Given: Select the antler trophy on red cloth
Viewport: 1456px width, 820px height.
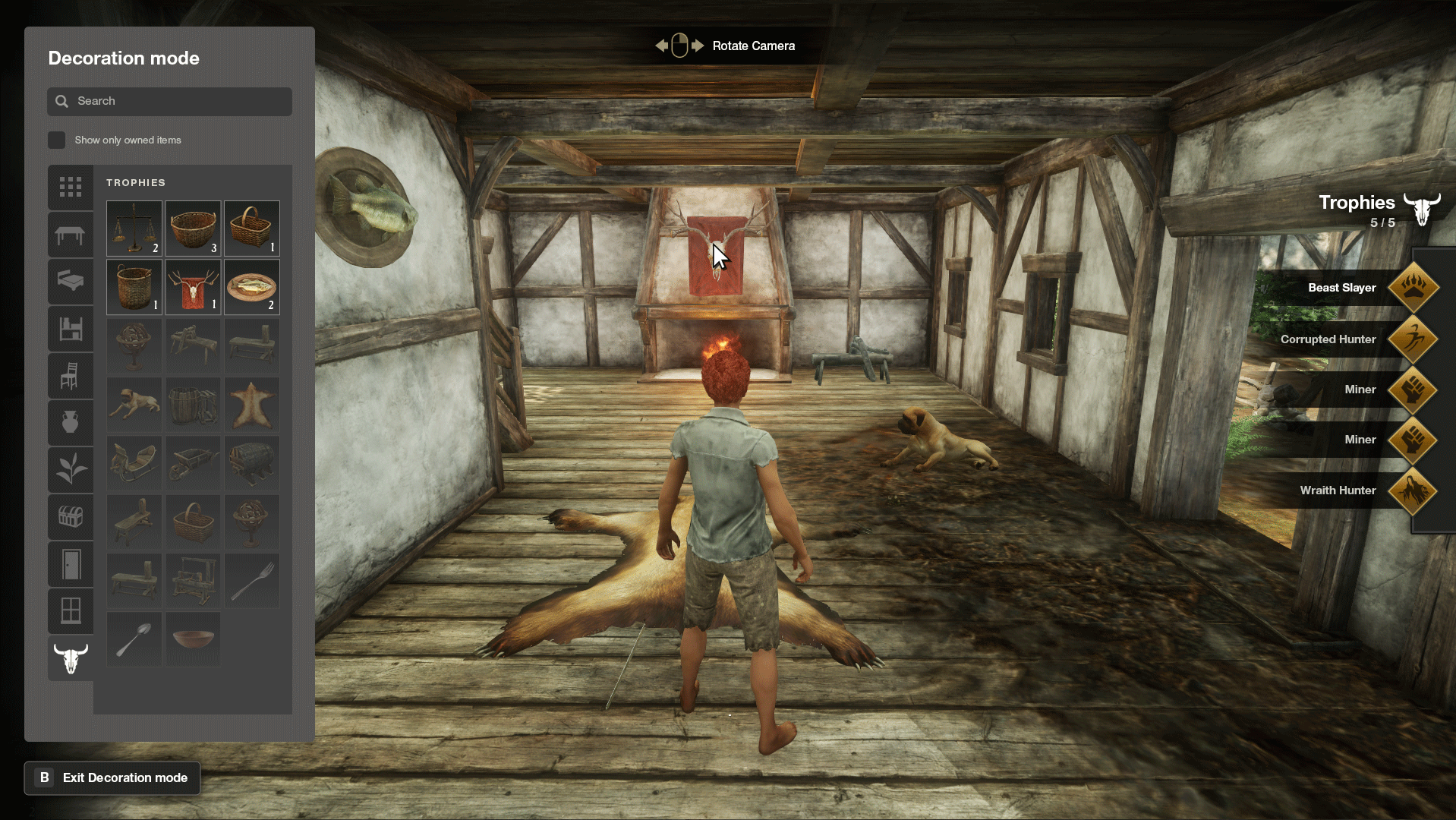Looking at the screenshot, I should click(193, 287).
